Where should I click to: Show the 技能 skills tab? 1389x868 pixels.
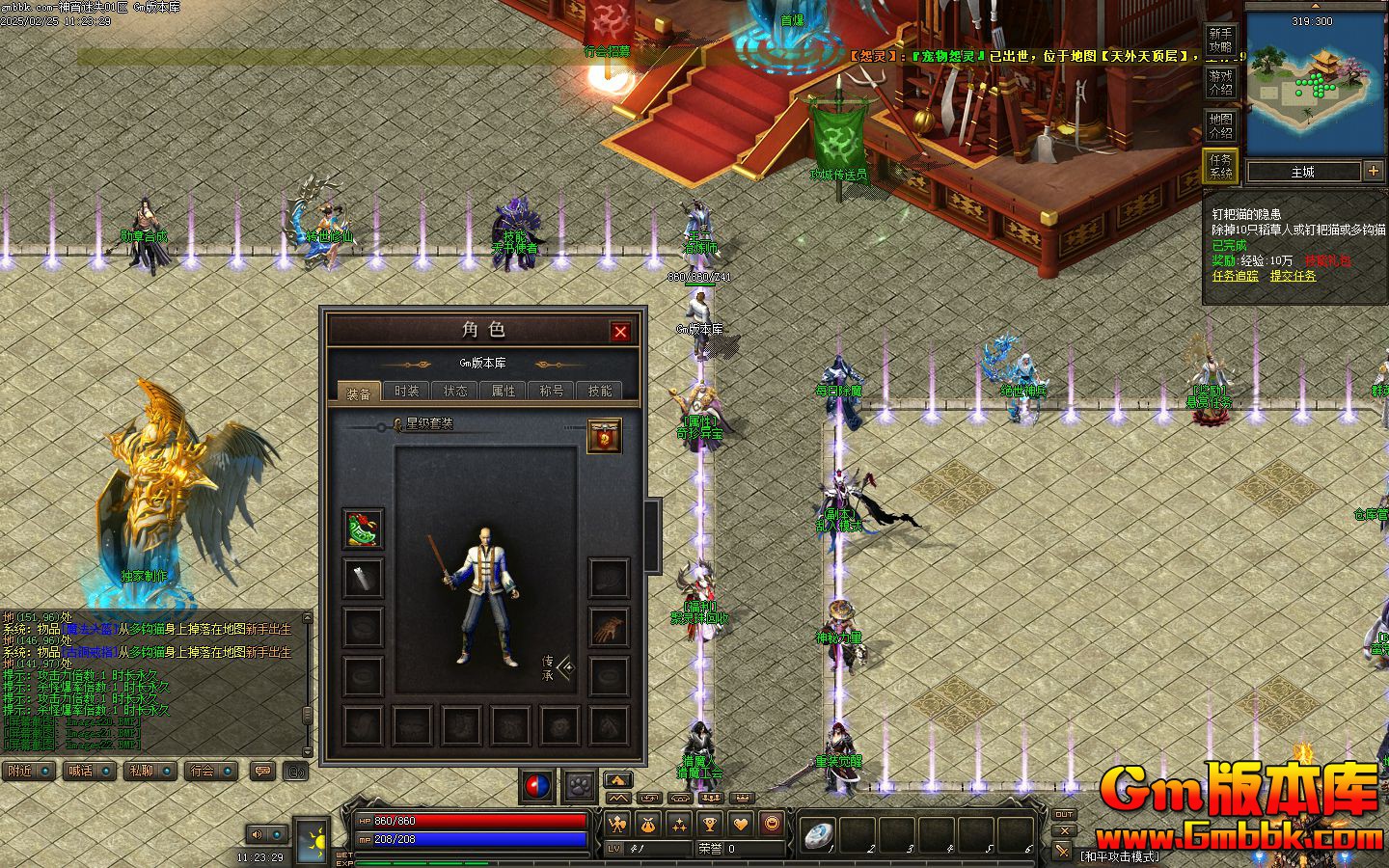[600, 391]
